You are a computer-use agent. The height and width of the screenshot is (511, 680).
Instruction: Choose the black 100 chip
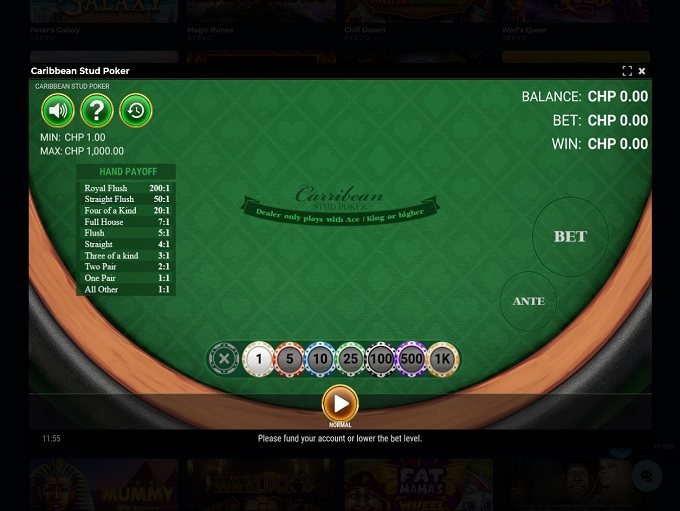pyautogui.click(x=381, y=358)
